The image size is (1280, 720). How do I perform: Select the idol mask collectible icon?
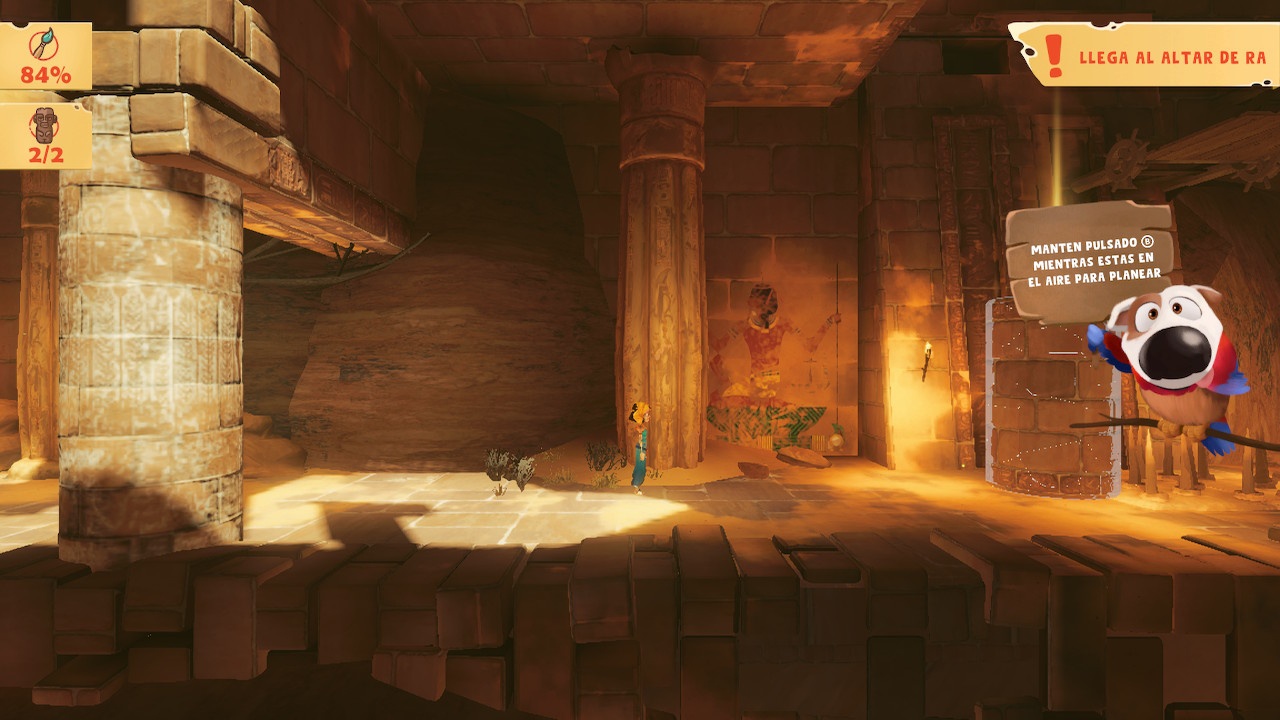pos(44,125)
